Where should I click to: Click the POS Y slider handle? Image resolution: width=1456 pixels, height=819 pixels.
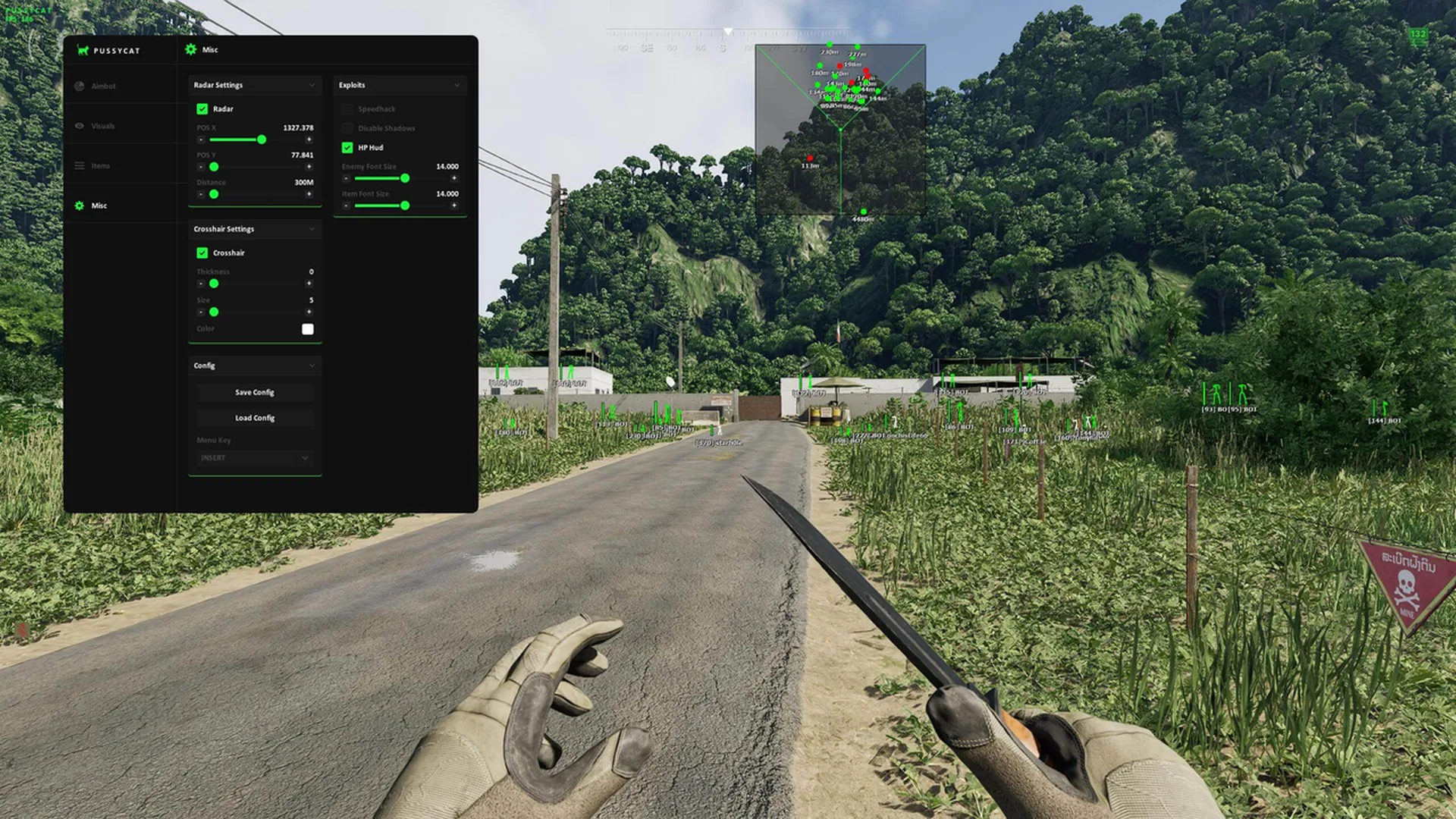pyautogui.click(x=215, y=167)
